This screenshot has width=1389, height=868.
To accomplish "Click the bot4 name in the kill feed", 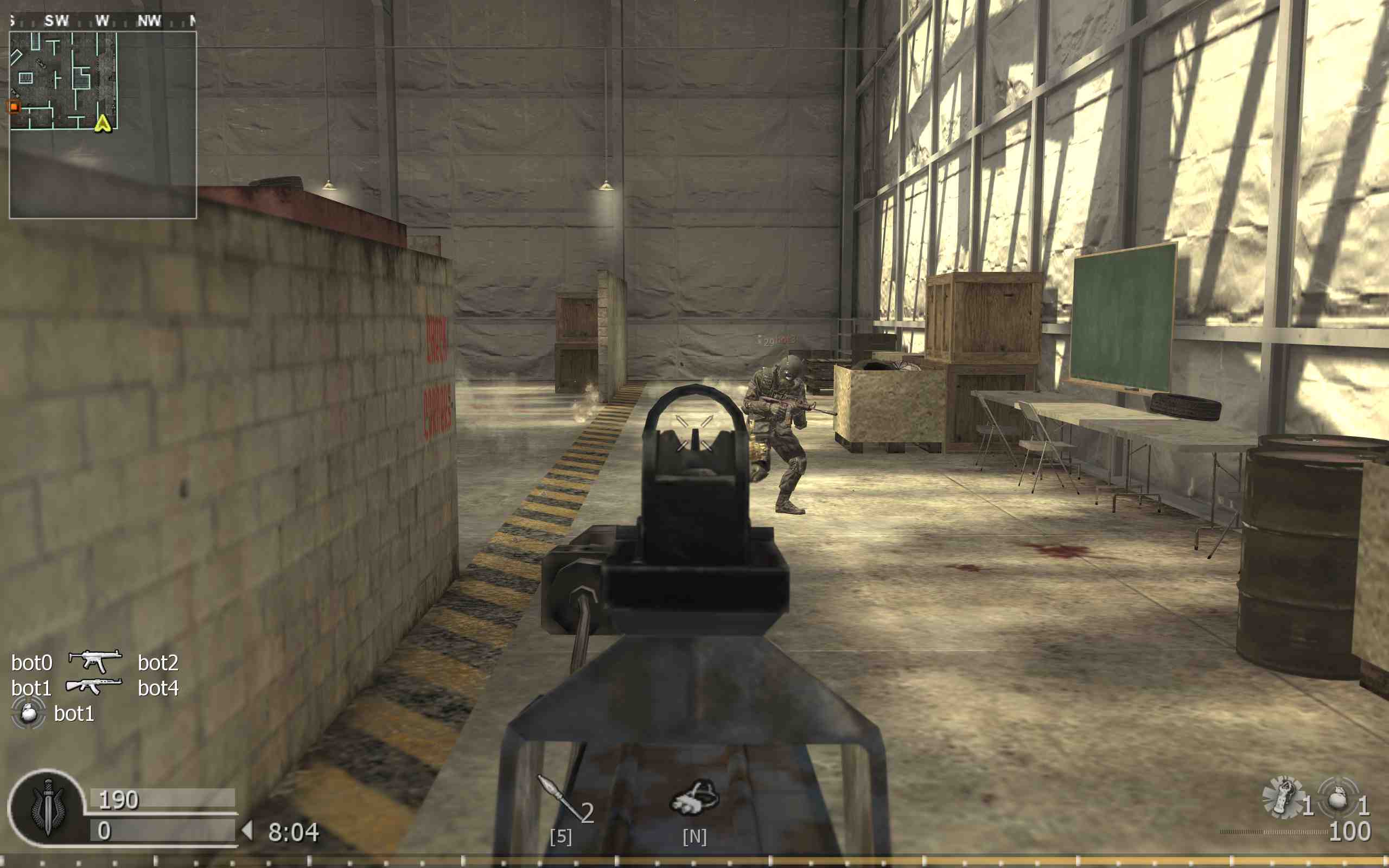I will tap(160, 688).
